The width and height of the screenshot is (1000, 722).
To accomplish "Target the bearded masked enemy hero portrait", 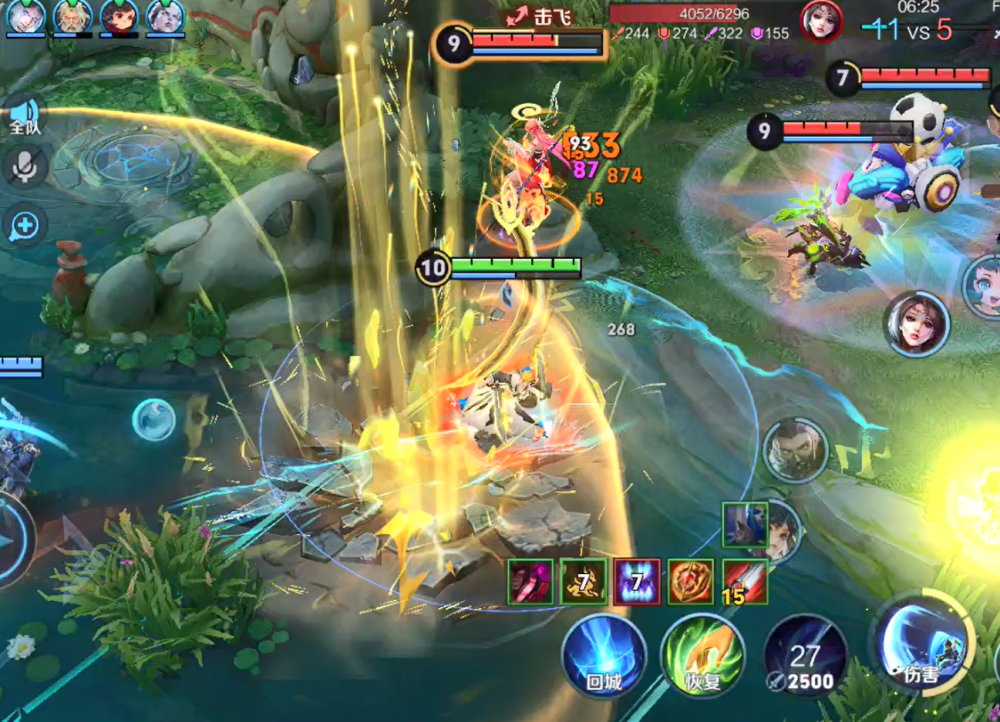I will 795,450.
